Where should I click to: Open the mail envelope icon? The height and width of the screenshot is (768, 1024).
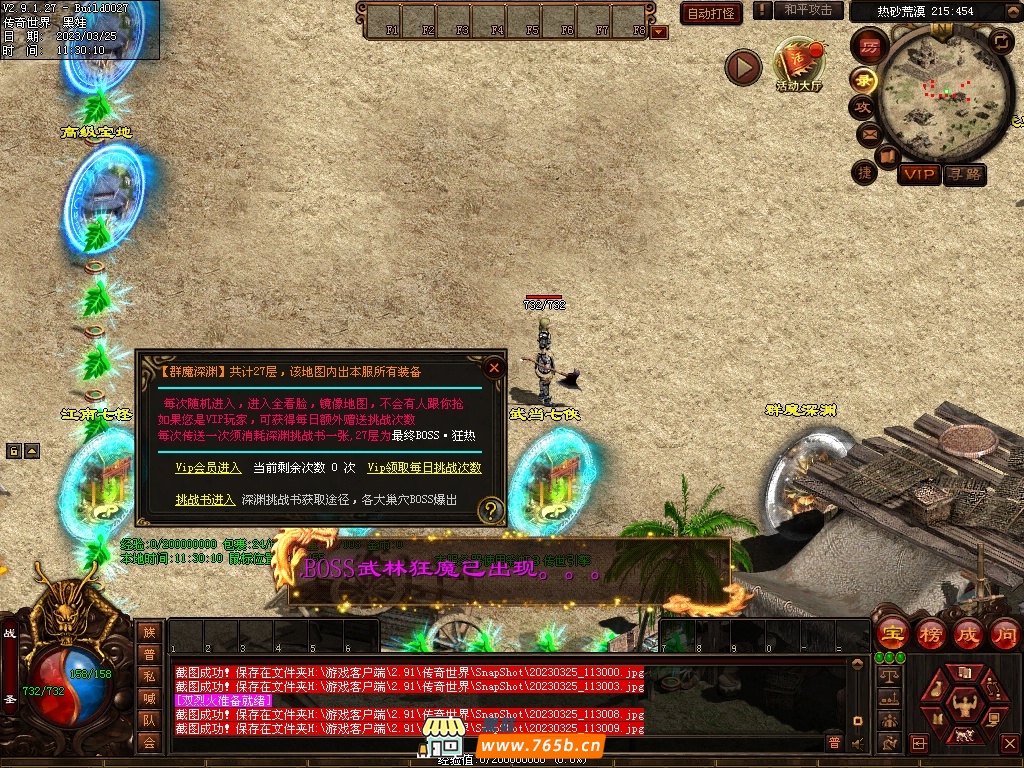click(x=868, y=134)
